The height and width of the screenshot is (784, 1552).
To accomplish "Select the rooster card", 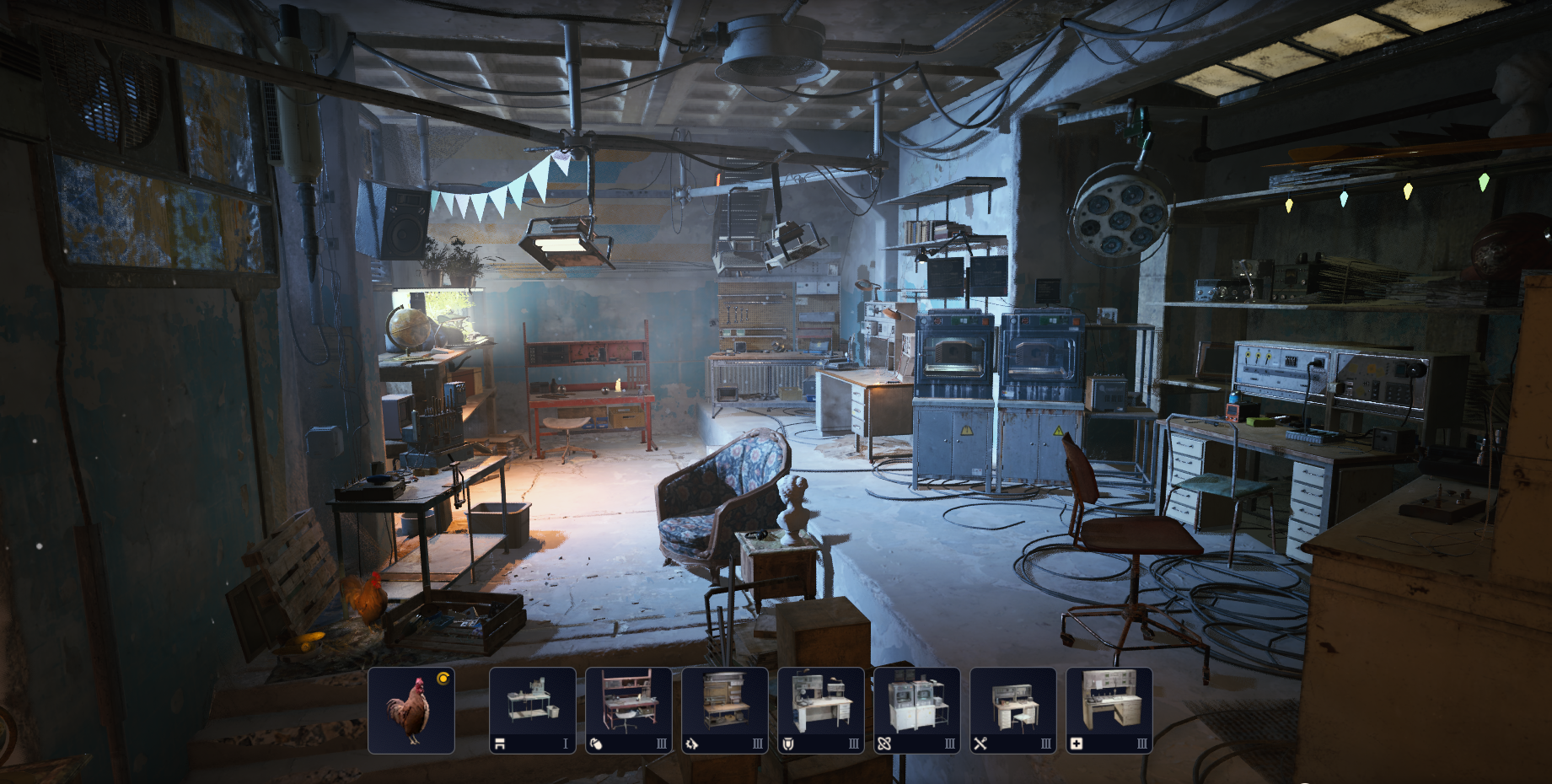I will (411, 710).
